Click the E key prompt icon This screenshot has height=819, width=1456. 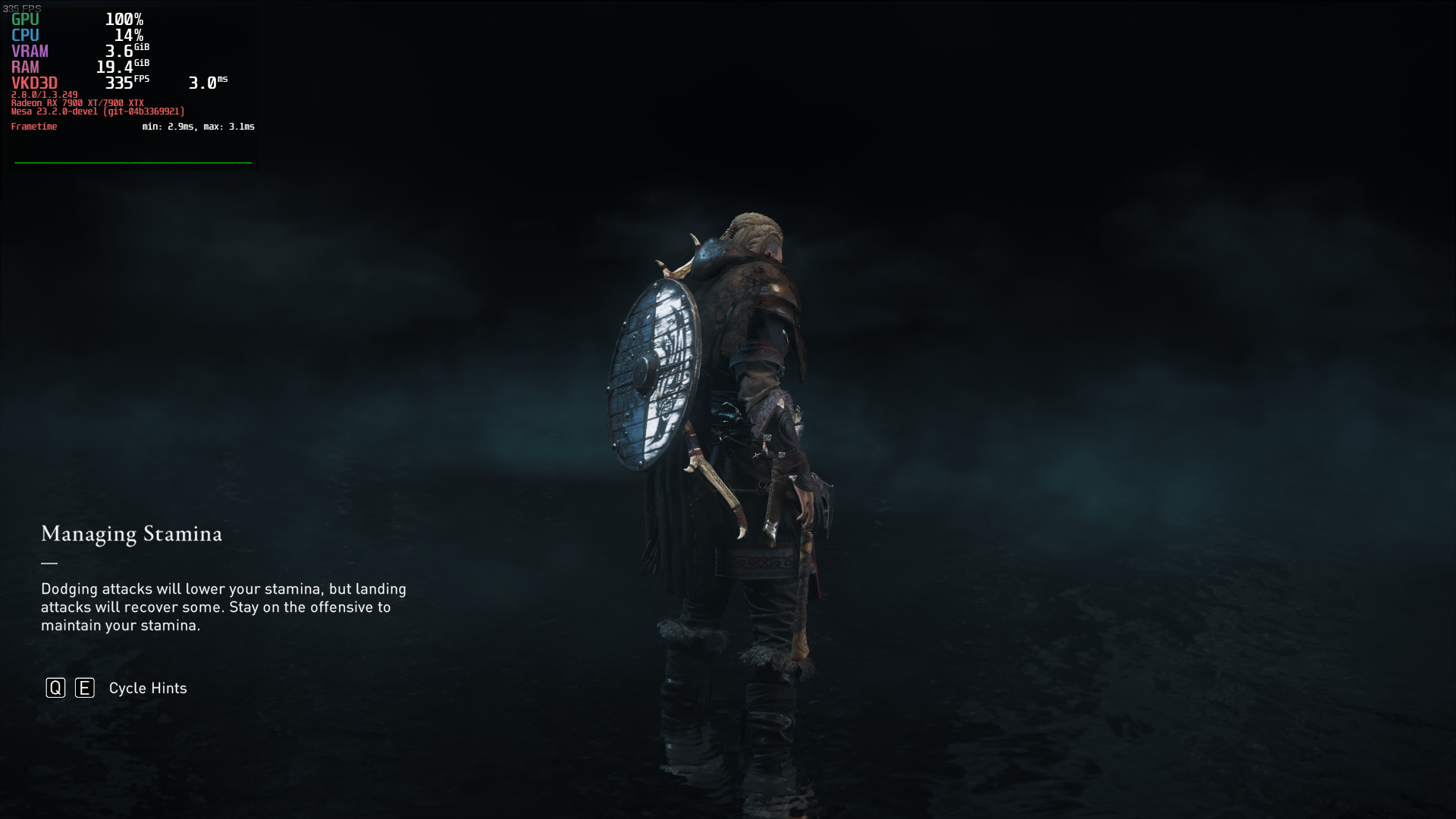point(84,688)
